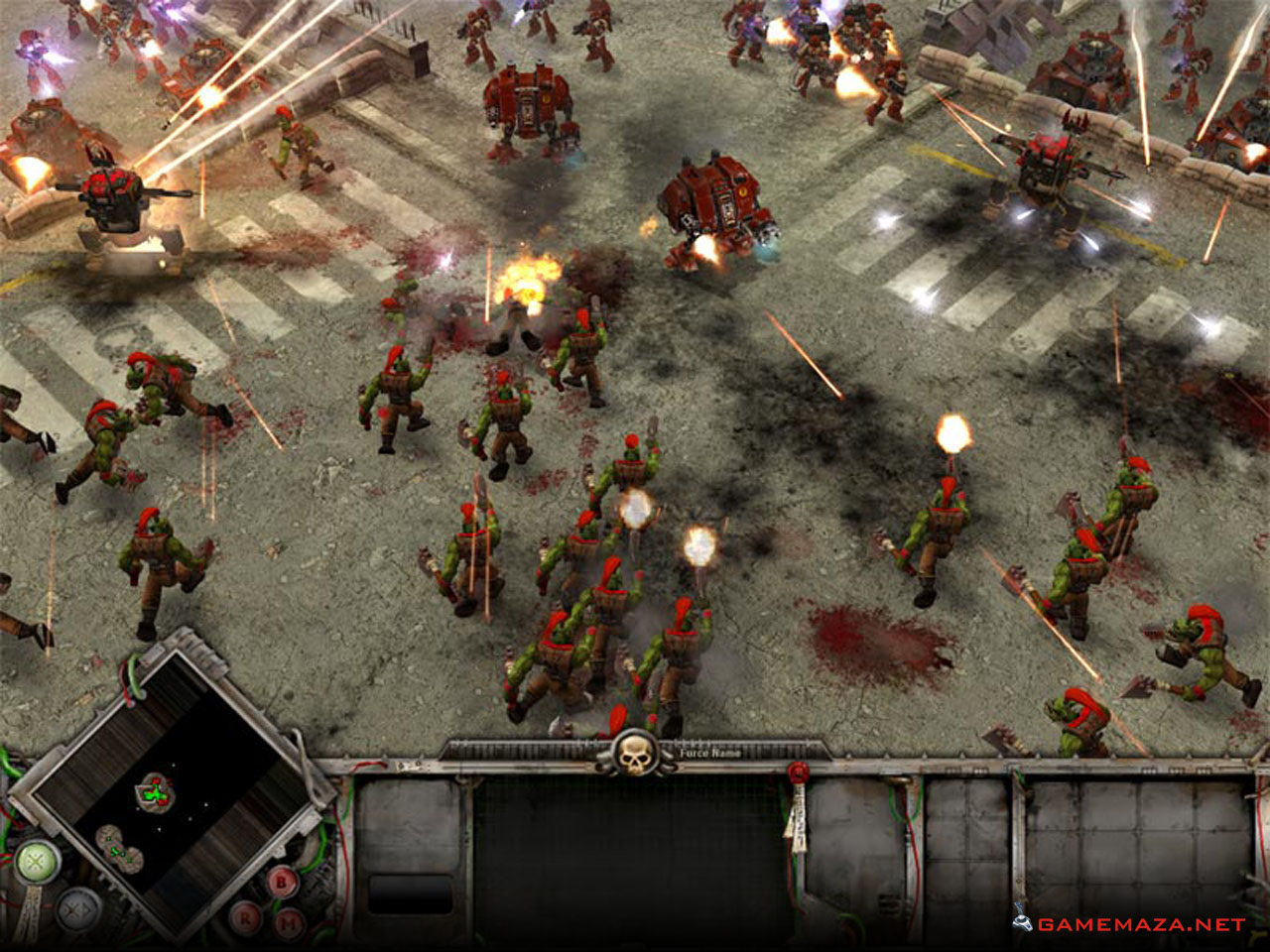Toggle the M button near the minimap
Viewport: 1270px width, 952px height.
288,921
